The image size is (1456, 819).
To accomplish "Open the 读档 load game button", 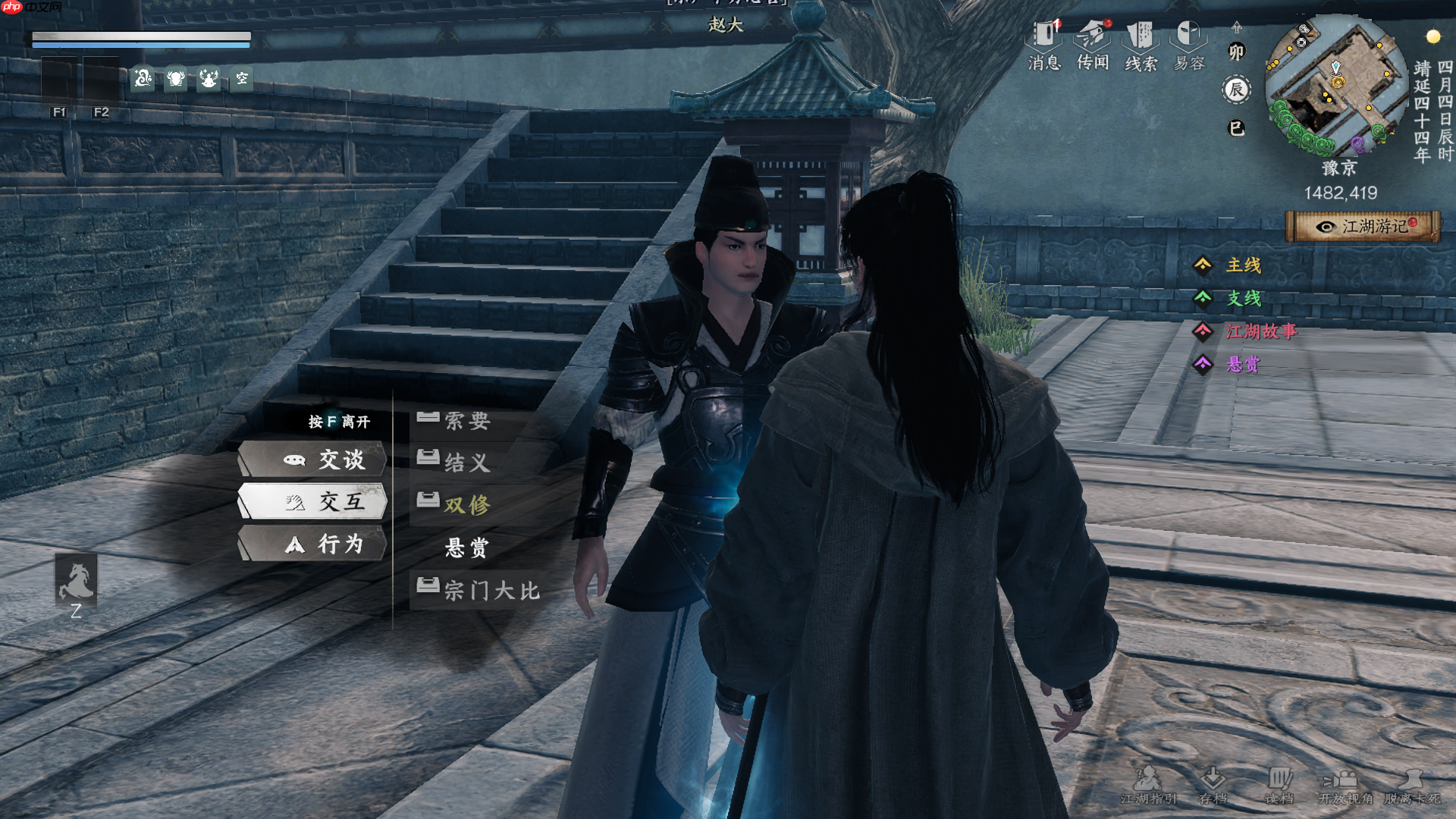I will click(1279, 786).
